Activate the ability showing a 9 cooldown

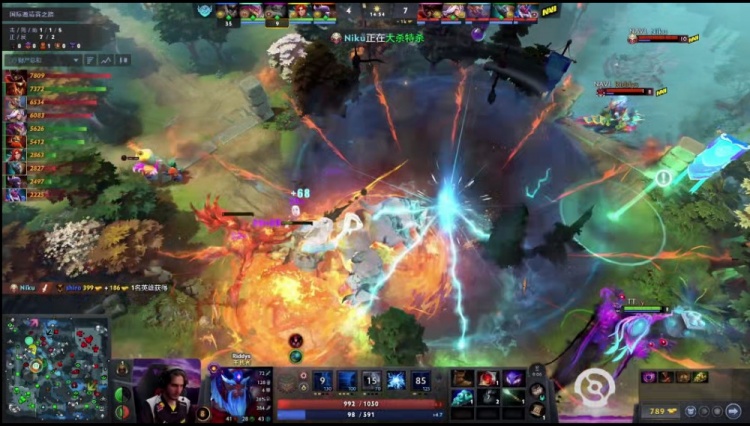pyautogui.click(x=322, y=381)
